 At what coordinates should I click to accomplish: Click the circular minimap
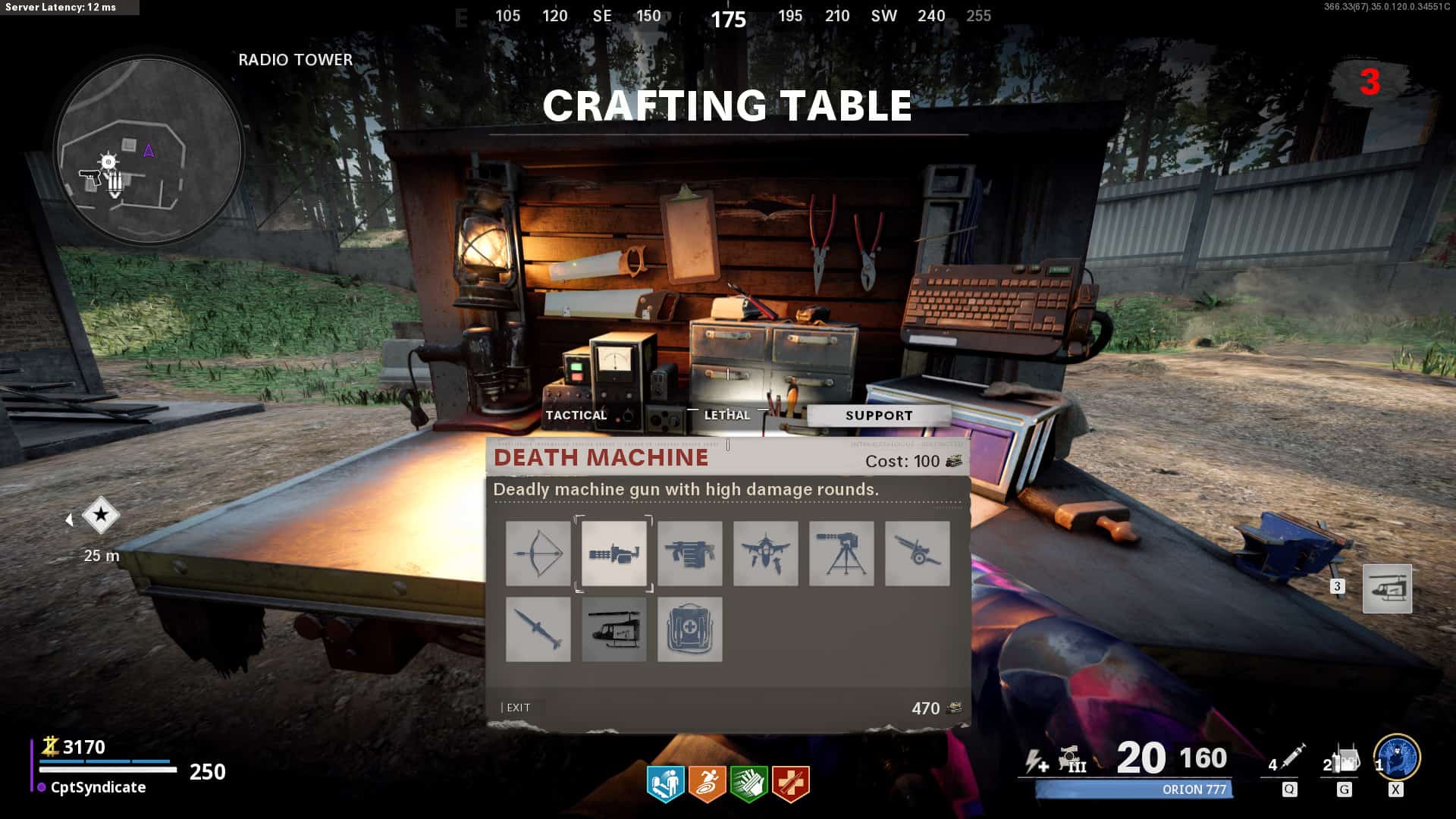(x=149, y=150)
